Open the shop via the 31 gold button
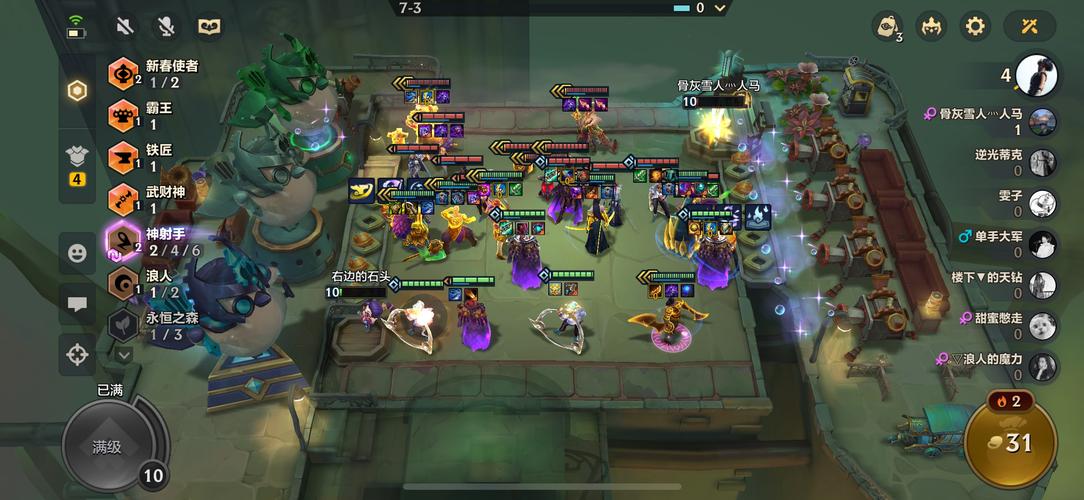 click(x=1010, y=442)
